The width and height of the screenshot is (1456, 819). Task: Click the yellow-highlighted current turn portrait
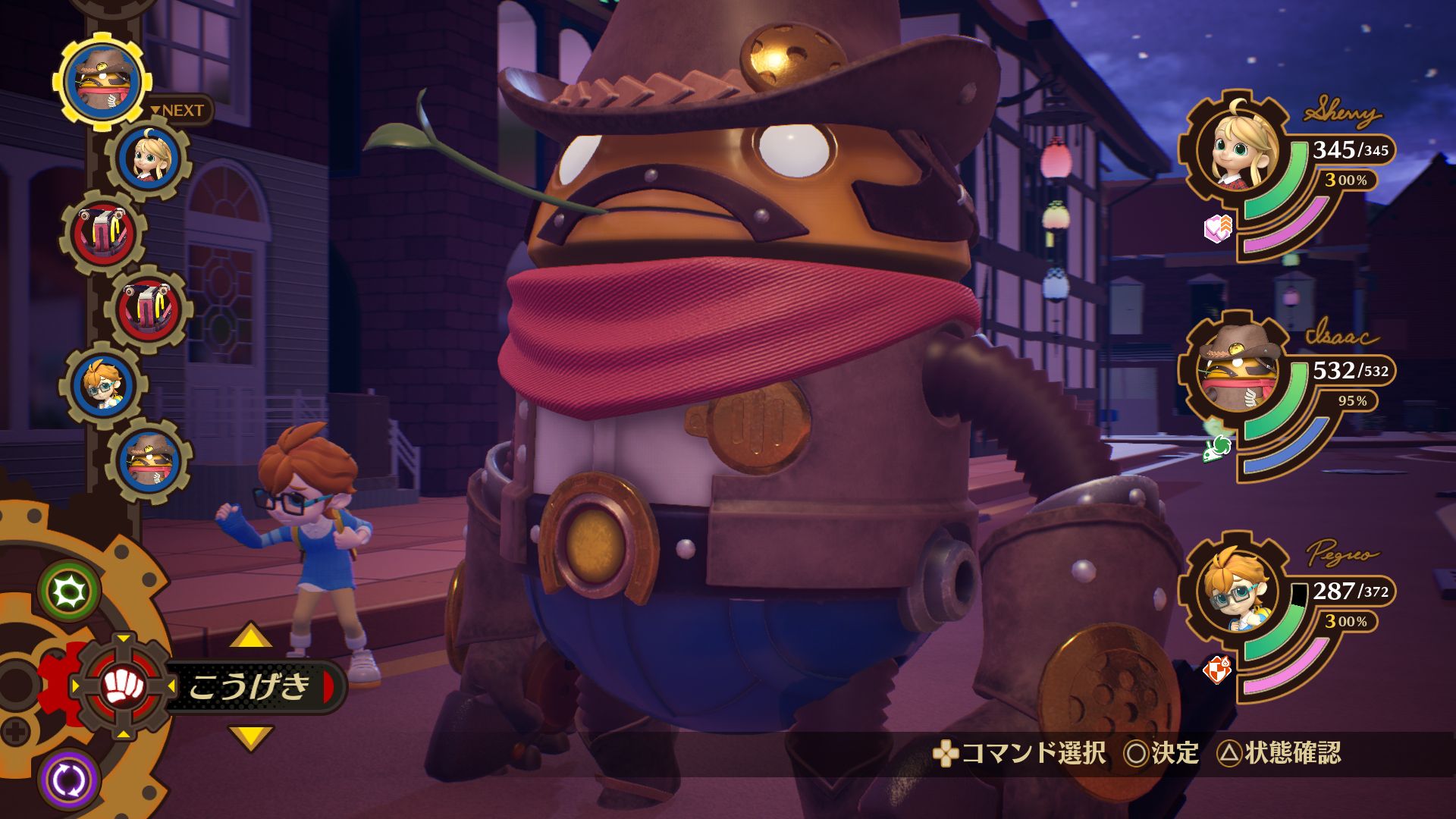pyautogui.click(x=103, y=81)
